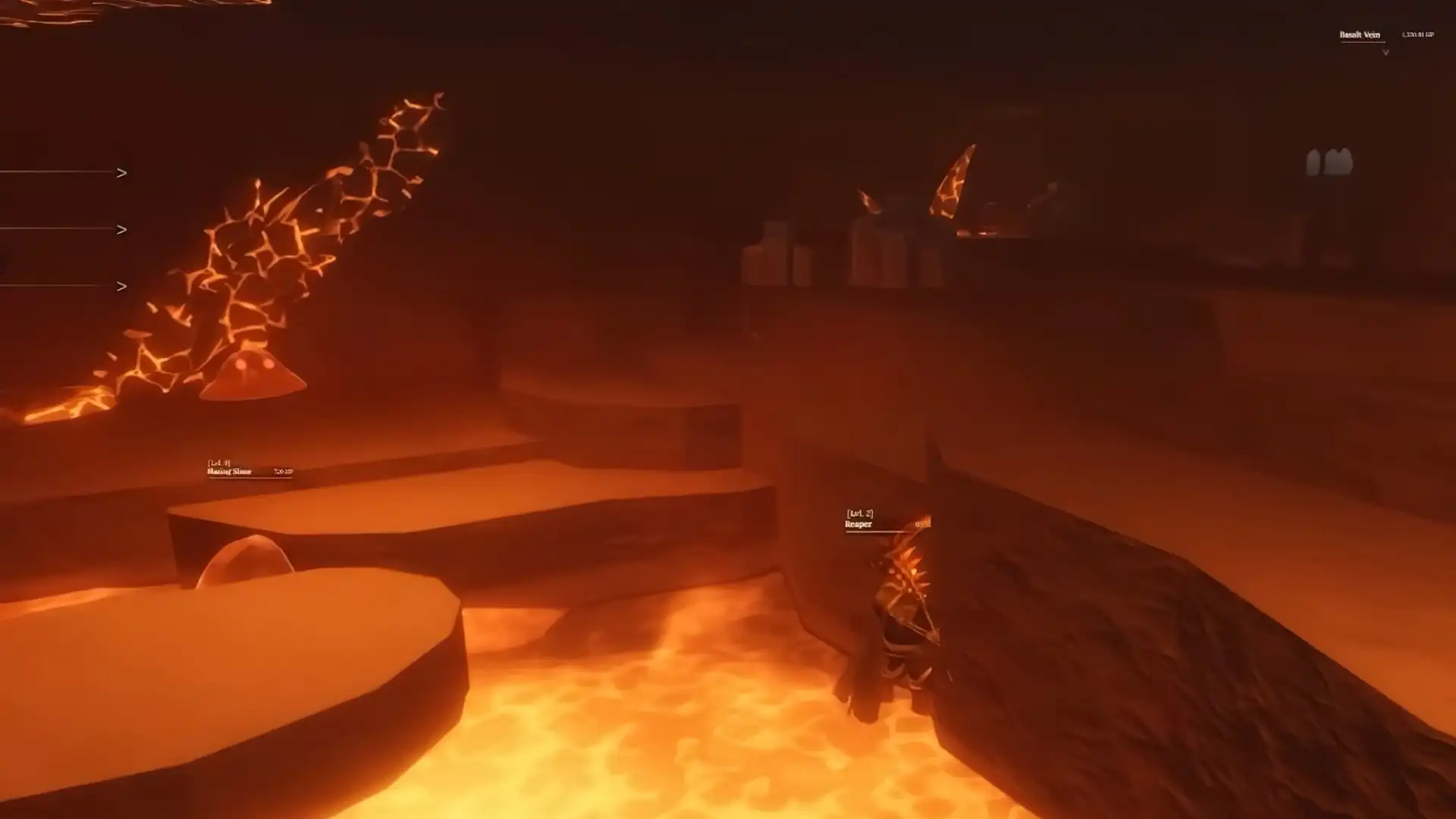The image size is (1456, 819).
Task: Select the Basalt Vein header label
Action: pyautogui.click(x=1360, y=34)
